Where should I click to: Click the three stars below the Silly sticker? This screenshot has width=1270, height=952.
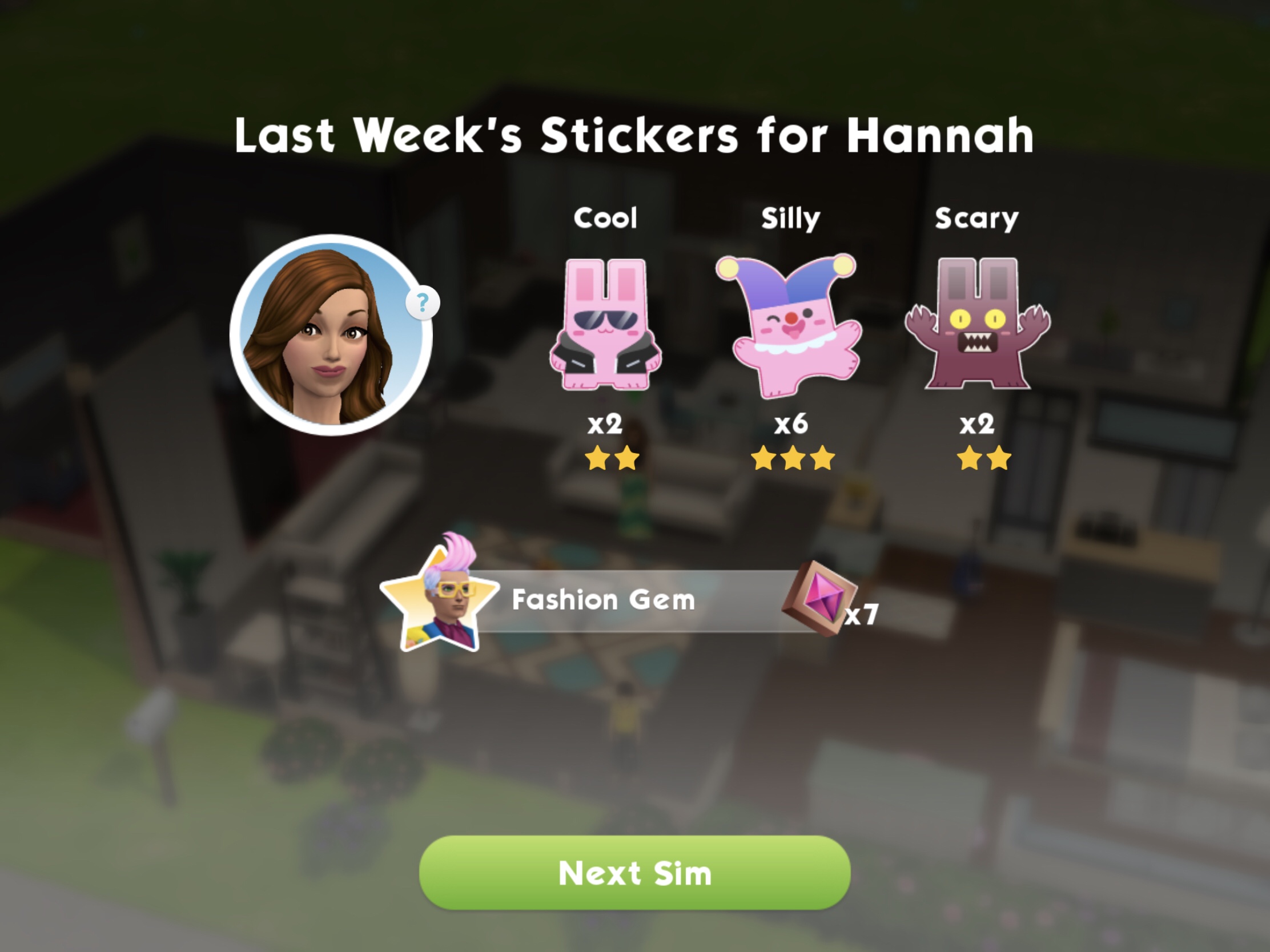click(x=790, y=459)
